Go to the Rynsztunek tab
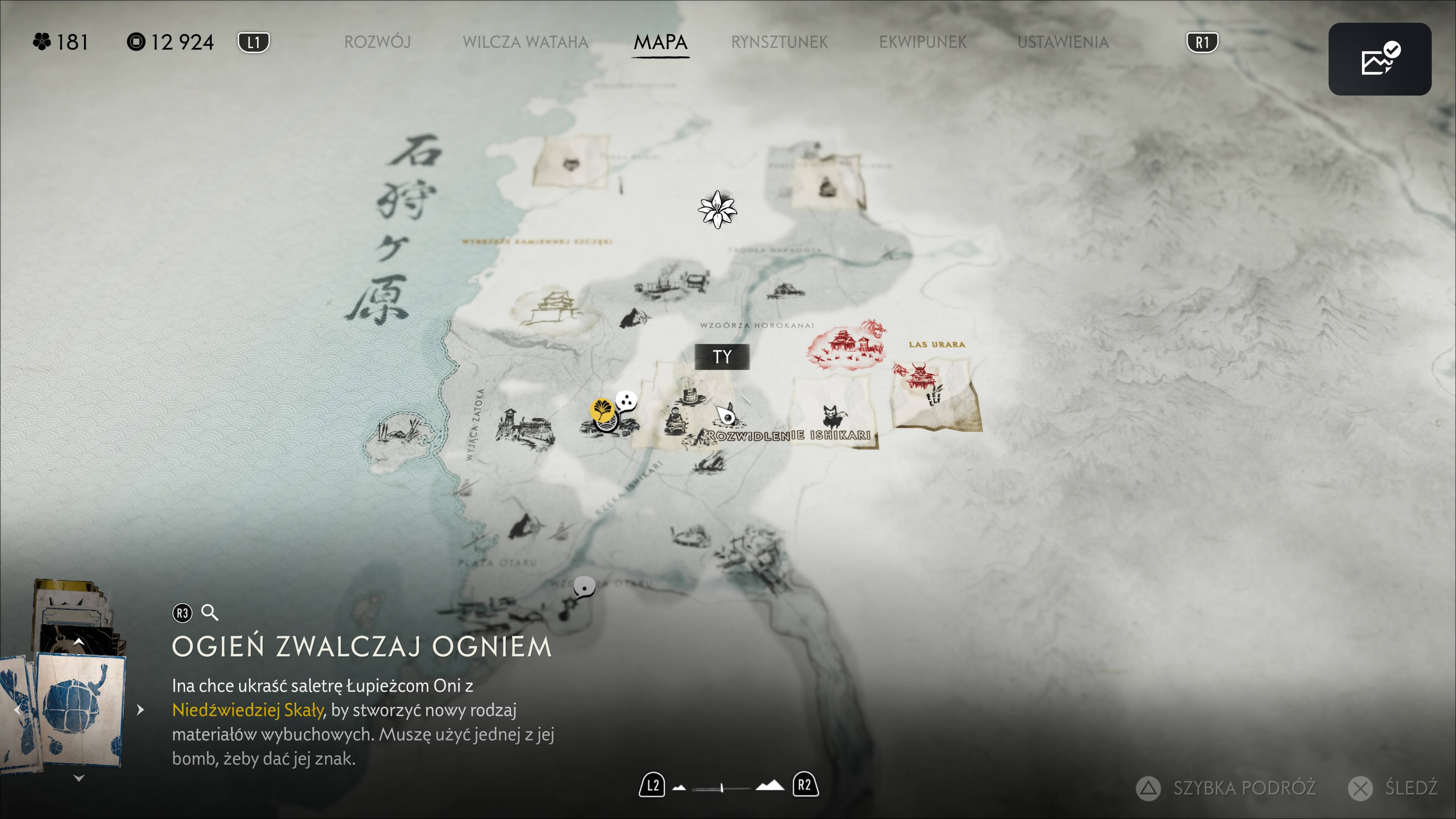The width and height of the screenshot is (1456, 819). pos(779,42)
